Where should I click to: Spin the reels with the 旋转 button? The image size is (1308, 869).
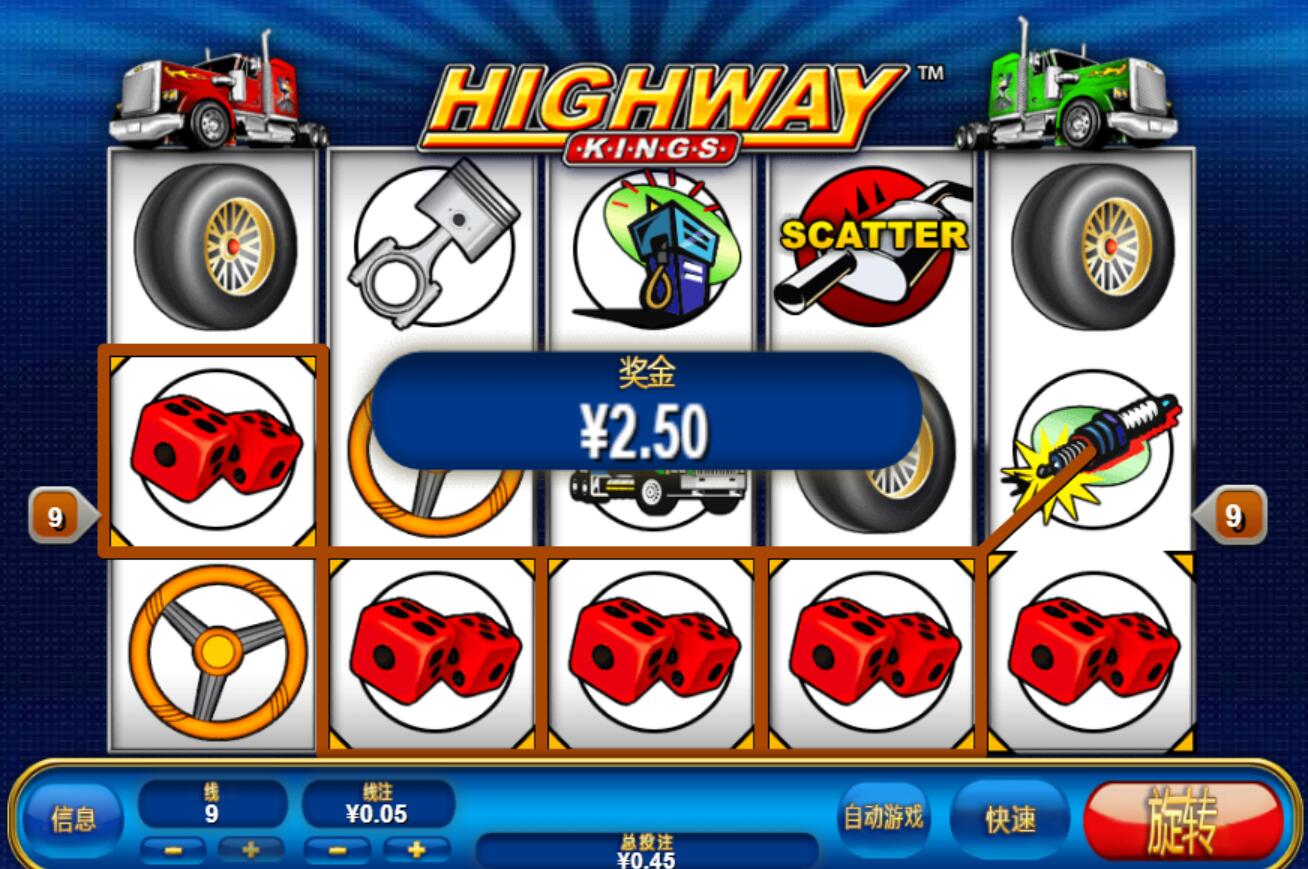1183,819
